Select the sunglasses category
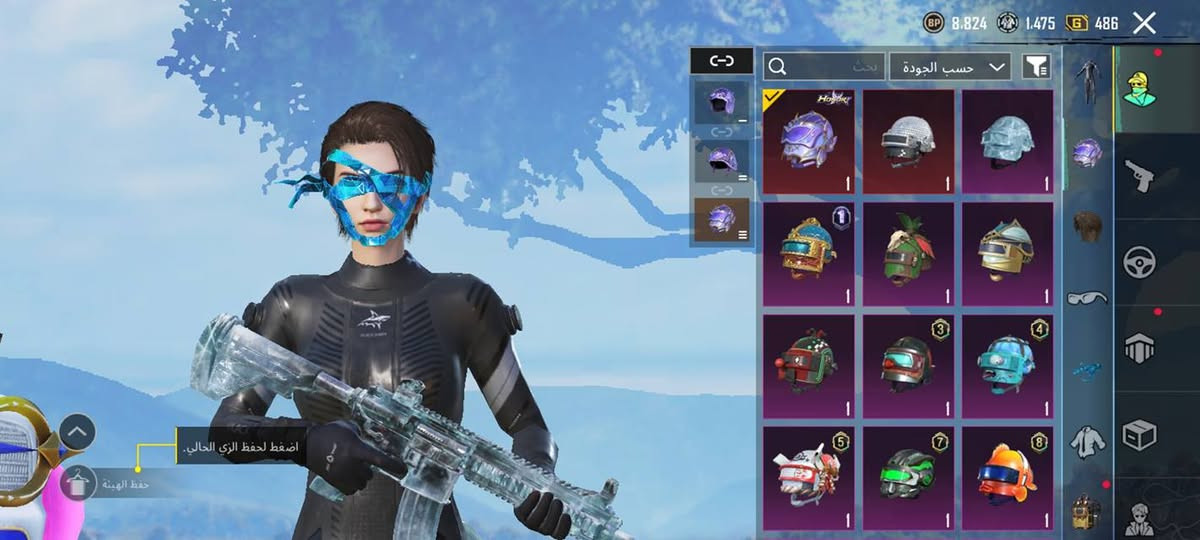The width and height of the screenshot is (1200, 540). point(1087,297)
